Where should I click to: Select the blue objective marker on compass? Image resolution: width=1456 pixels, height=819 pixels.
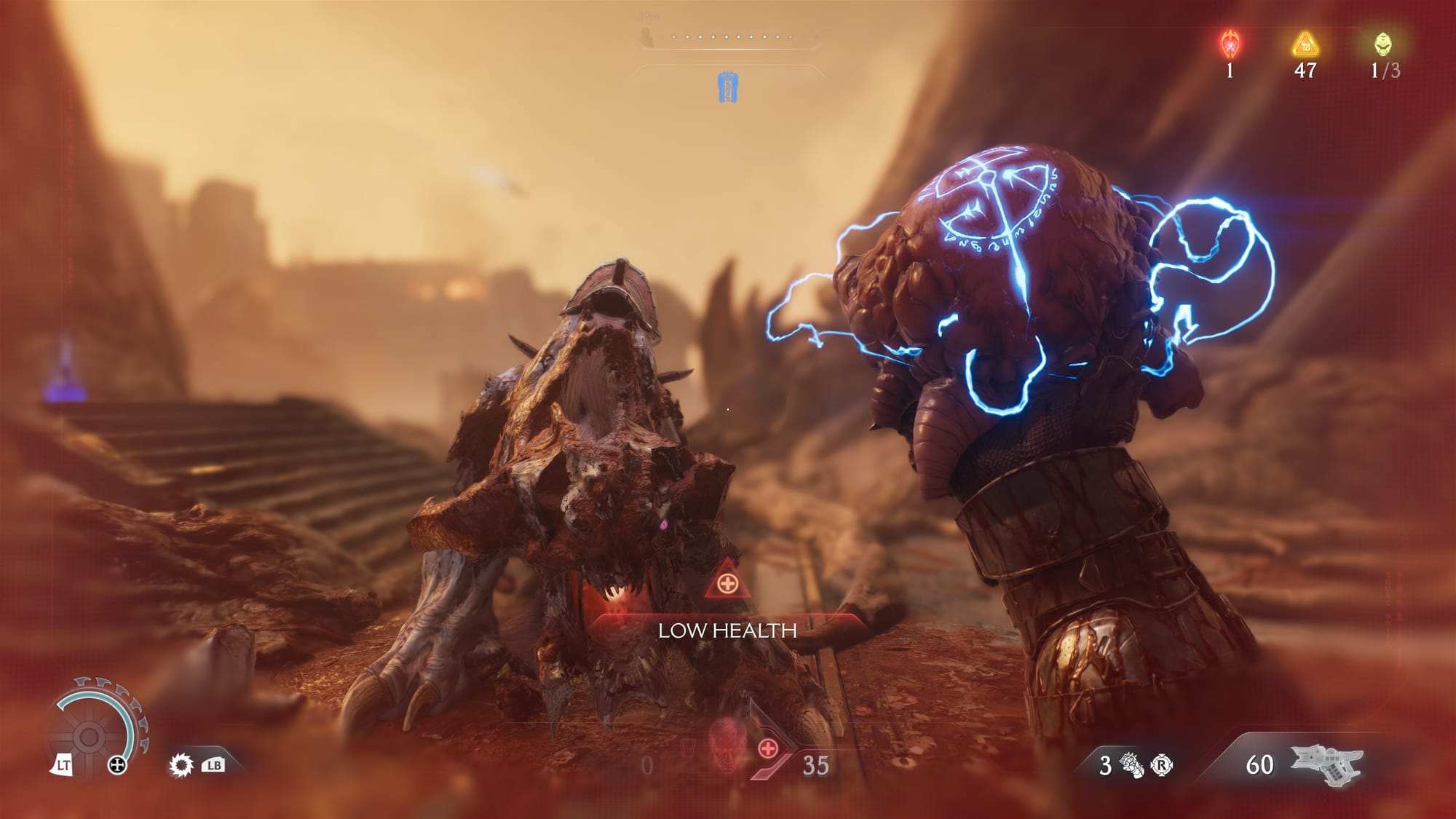pyautogui.click(x=727, y=87)
